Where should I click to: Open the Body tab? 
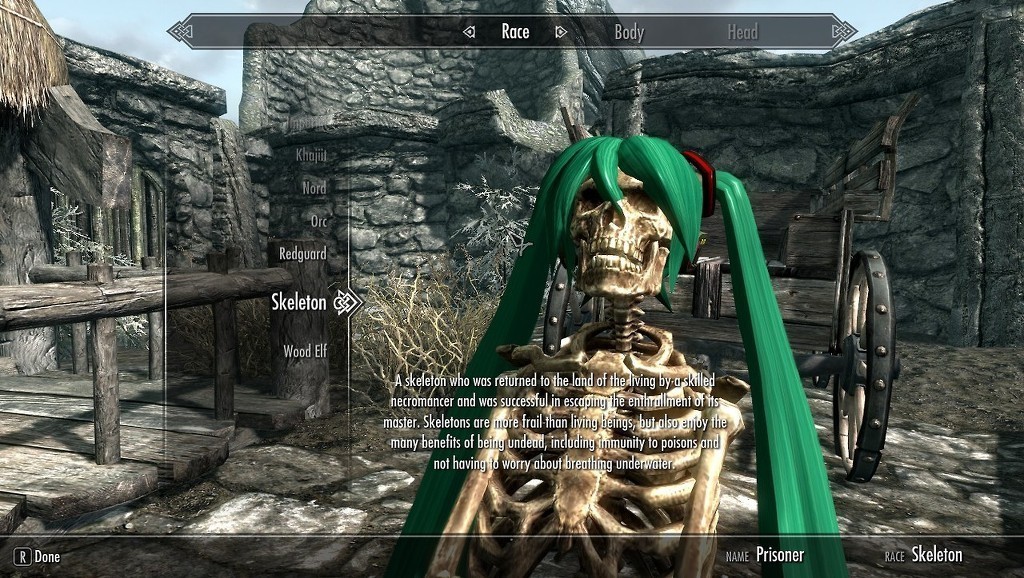[x=629, y=32]
